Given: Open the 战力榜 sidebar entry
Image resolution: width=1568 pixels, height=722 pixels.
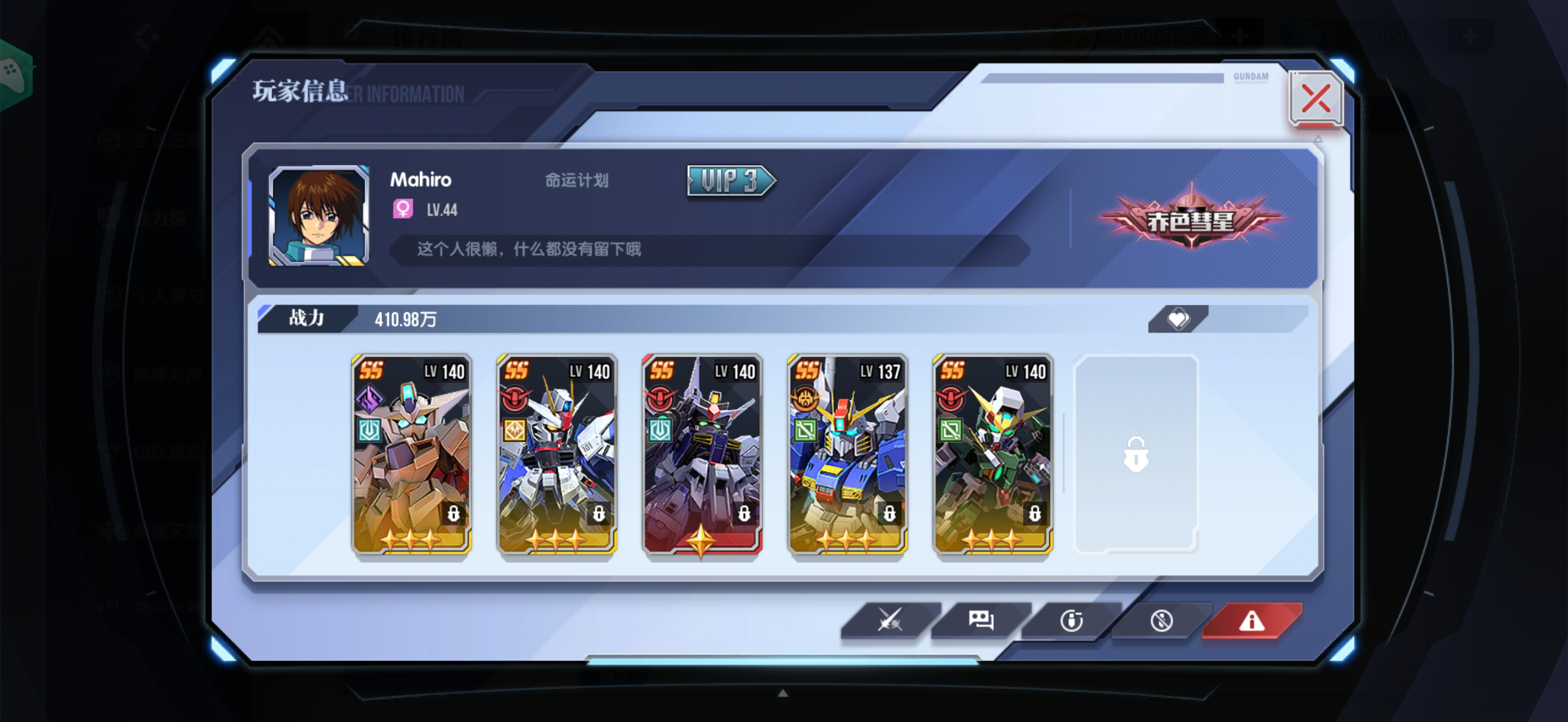Looking at the screenshot, I should click(x=160, y=218).
